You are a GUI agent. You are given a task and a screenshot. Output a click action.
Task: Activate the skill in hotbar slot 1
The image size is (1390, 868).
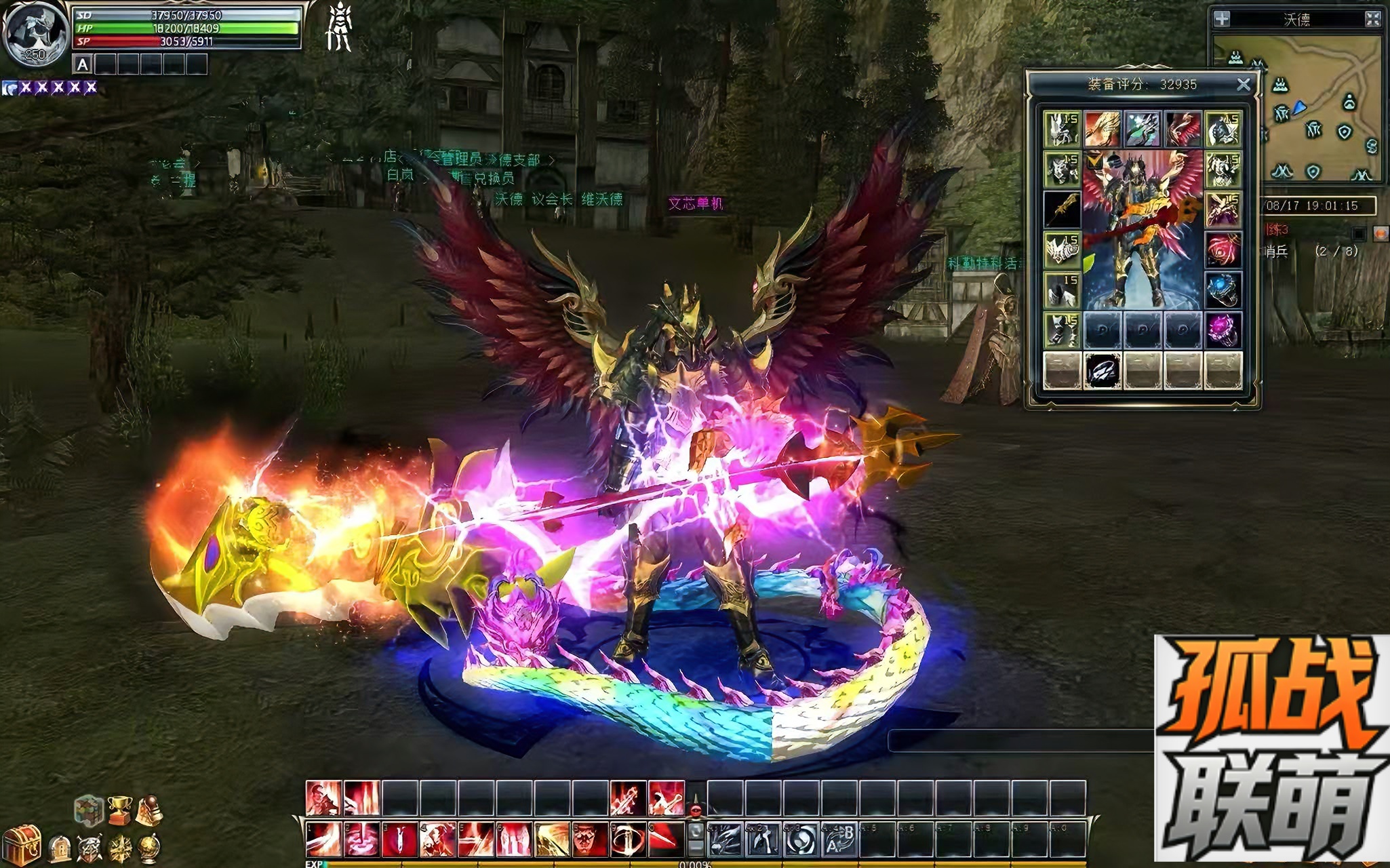[x=323, y=840]
